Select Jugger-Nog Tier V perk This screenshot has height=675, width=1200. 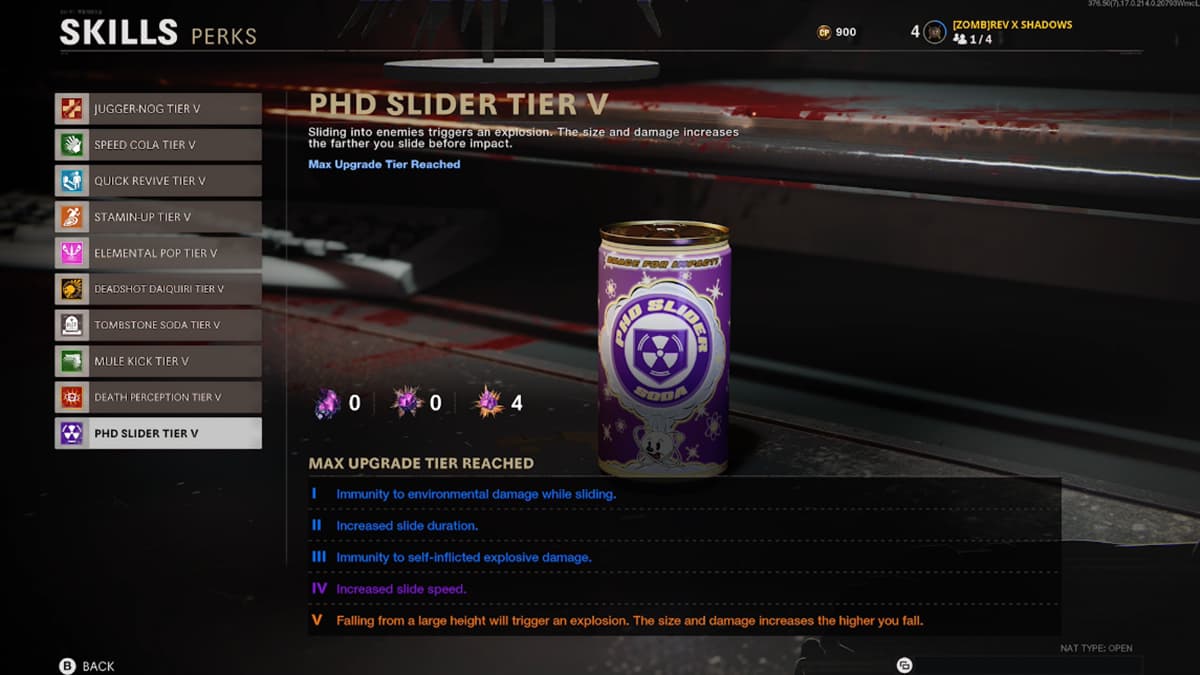[158, 109]
